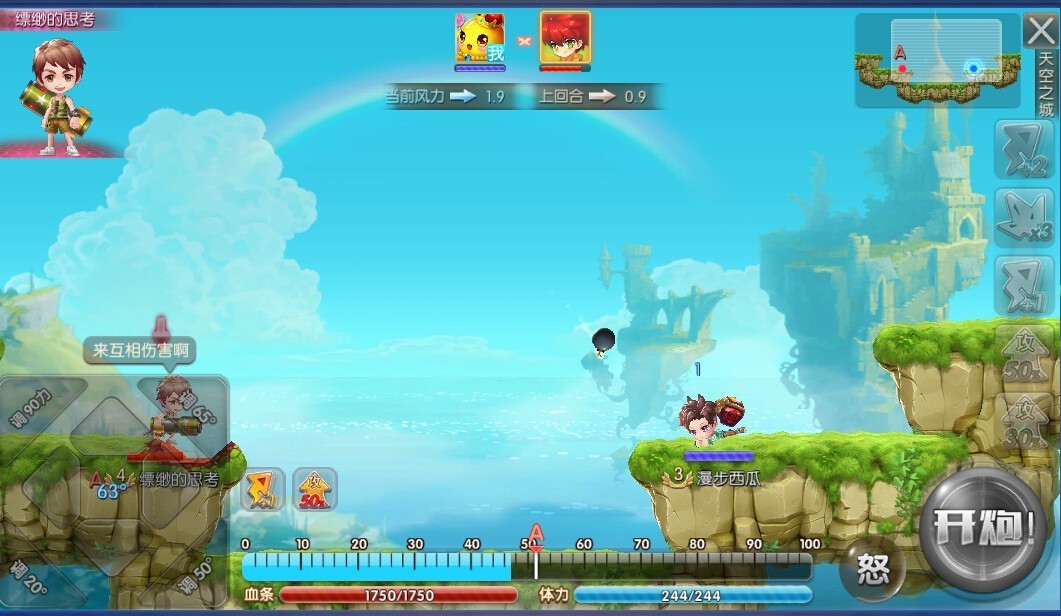The height and width of the screenshot is (616, 1061).
Task: Set the aim angle with 调50° preset
Action: tap(196, 573)
